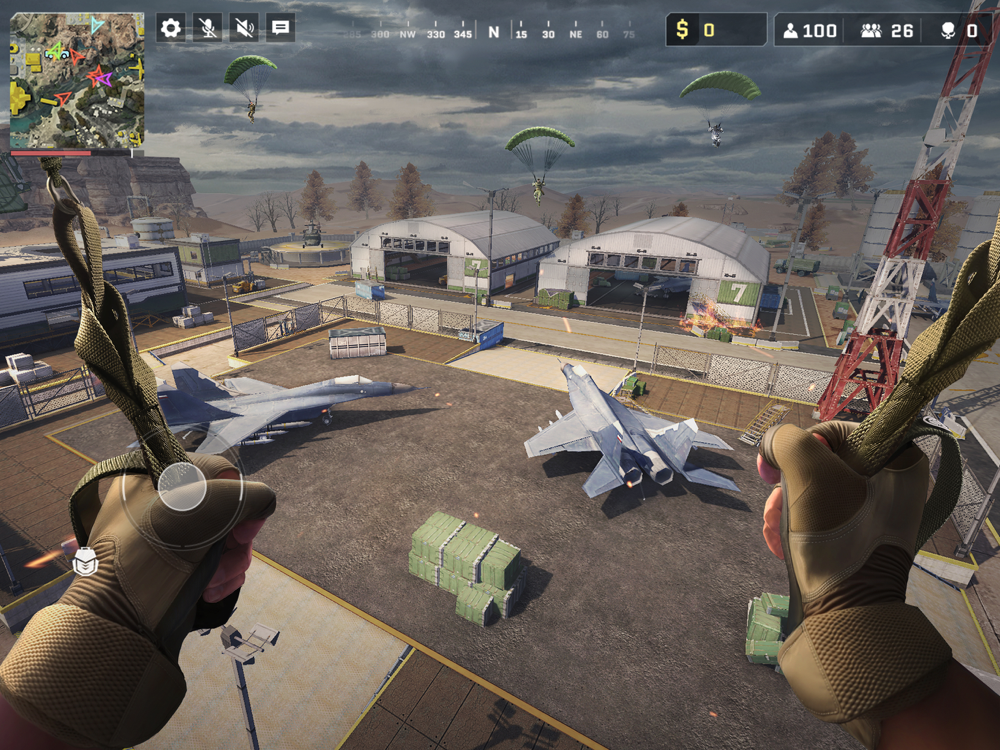Expand the minimap

[x=77, y=80]
